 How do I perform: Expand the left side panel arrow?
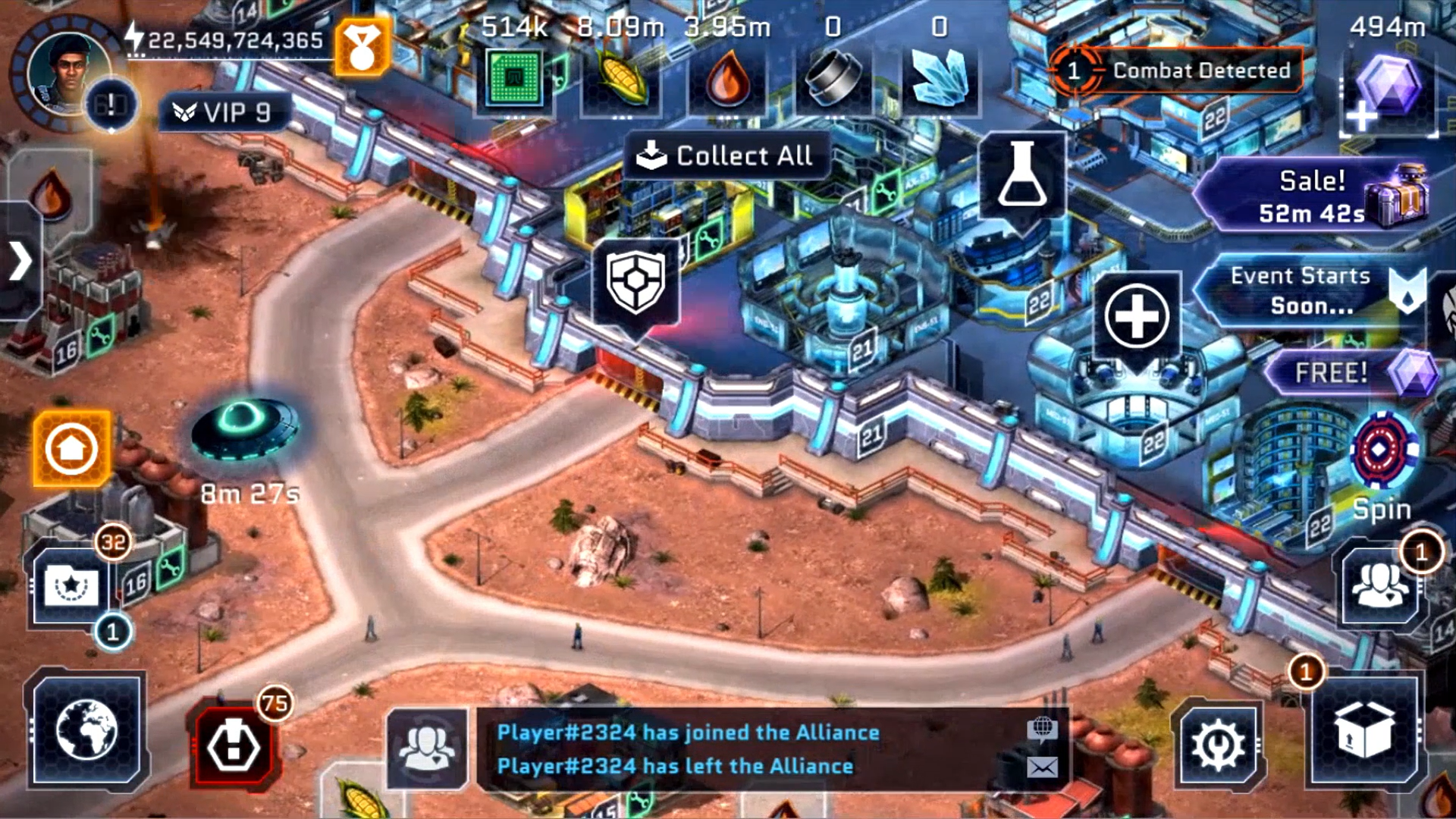point(20,262)
